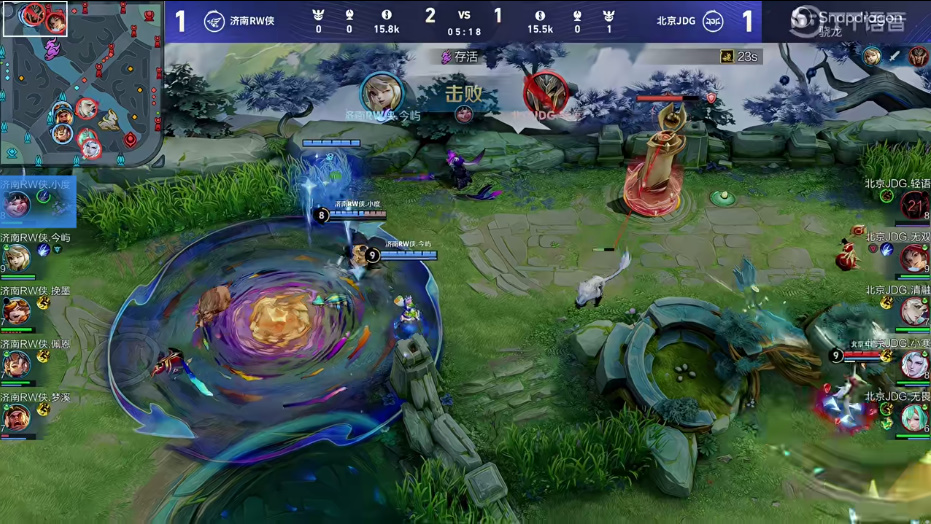931x524 pixels.
Task: Select player 济南RW侠.佩恩 portrait
Action: (x=17, y=364)
